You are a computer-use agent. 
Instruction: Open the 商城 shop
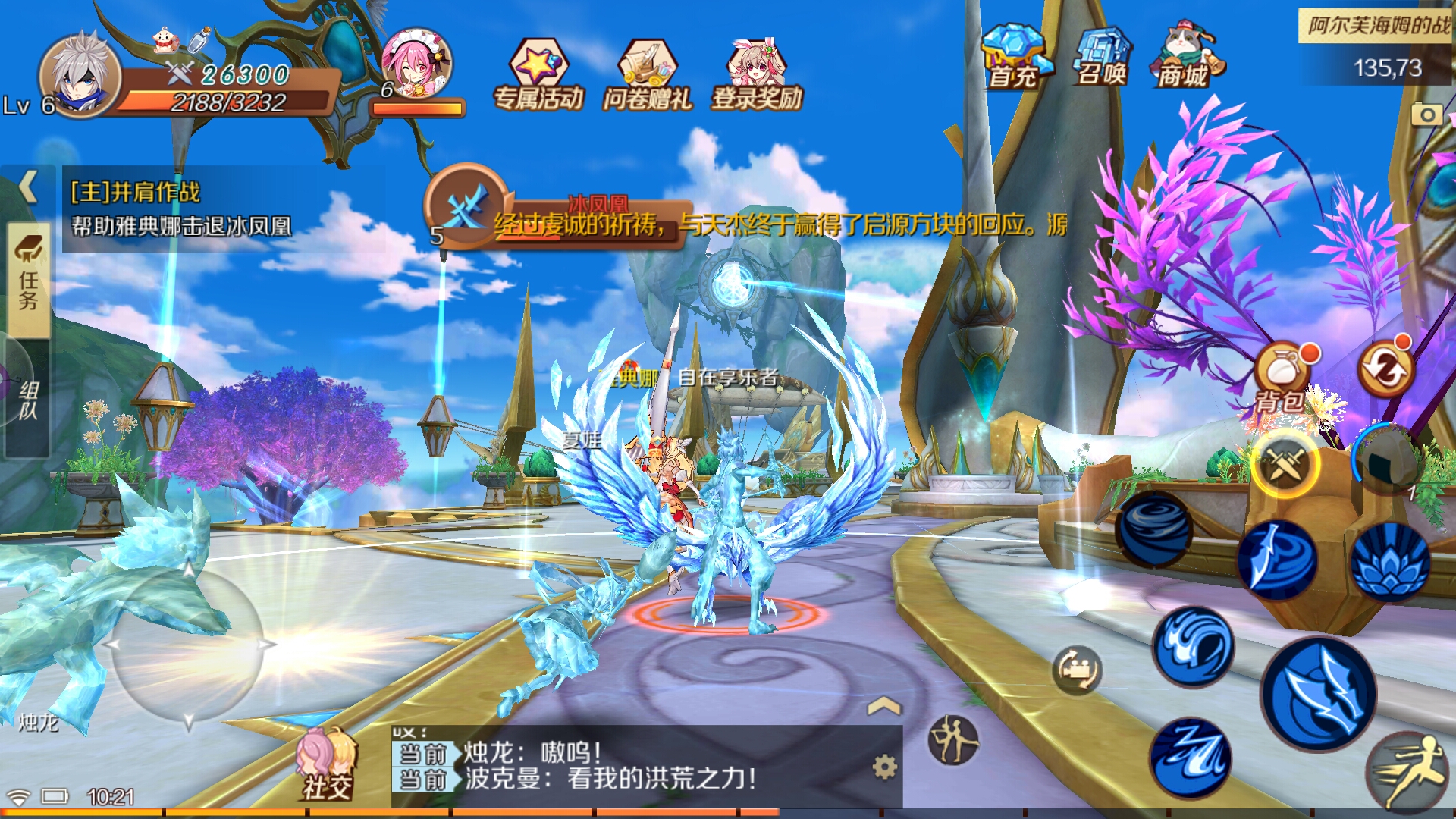(x=1184, y=57)
